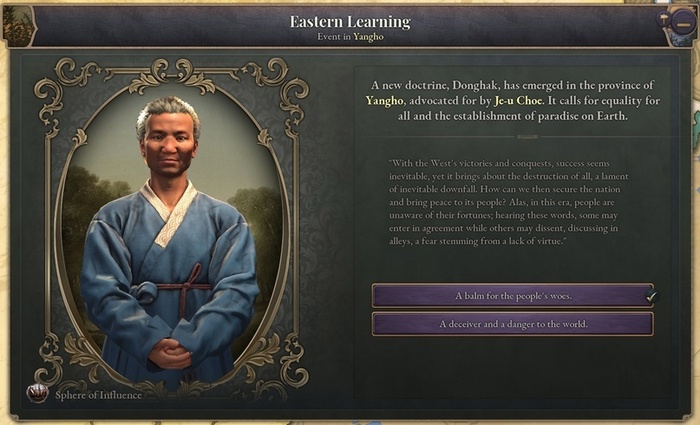
Task: Open the Yangho link in the event description
Action: (x=382, y=101)
